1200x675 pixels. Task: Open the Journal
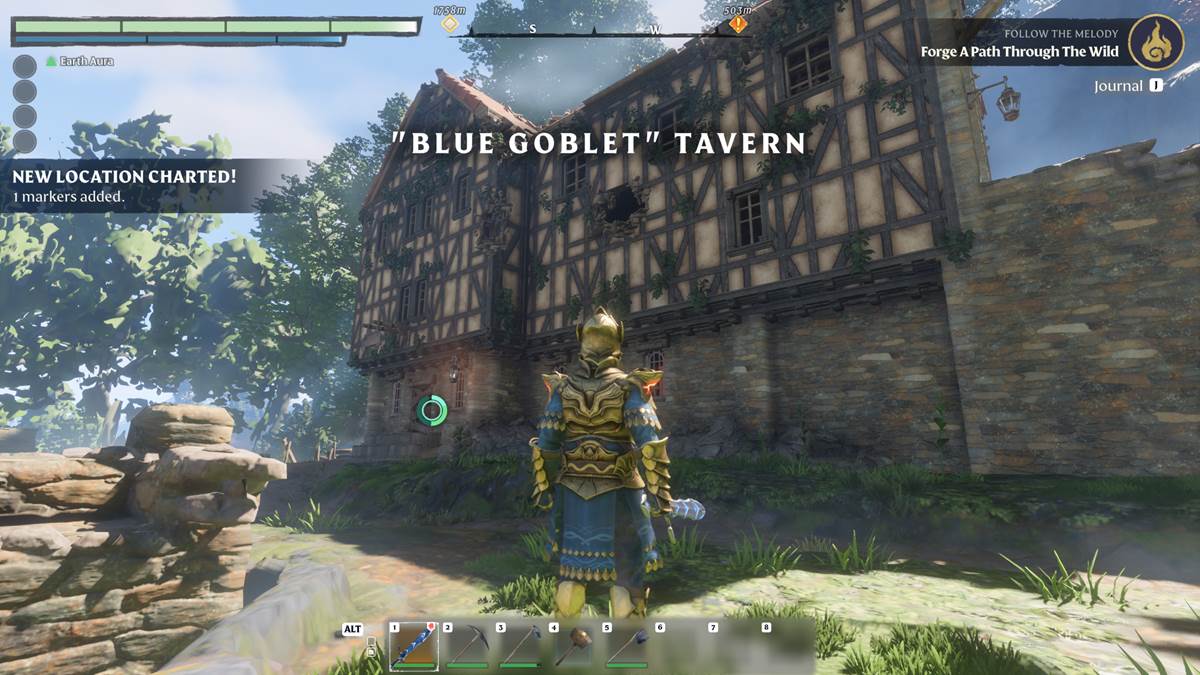[1127, 86]
